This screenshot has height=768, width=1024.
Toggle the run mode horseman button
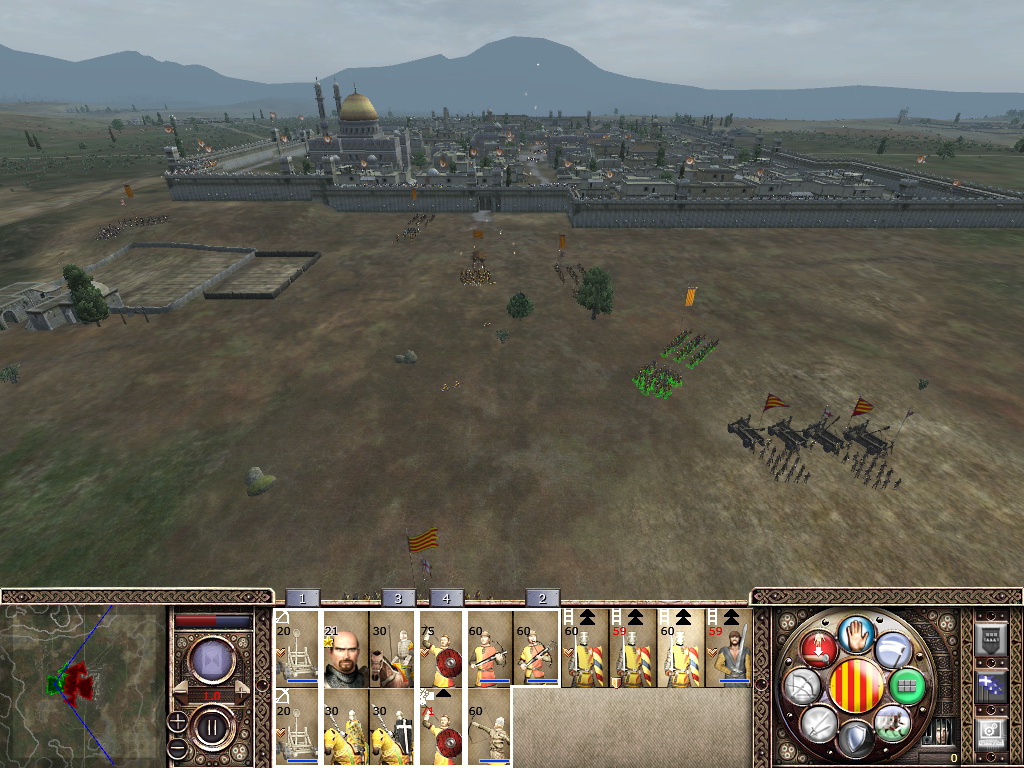[892, 722]
